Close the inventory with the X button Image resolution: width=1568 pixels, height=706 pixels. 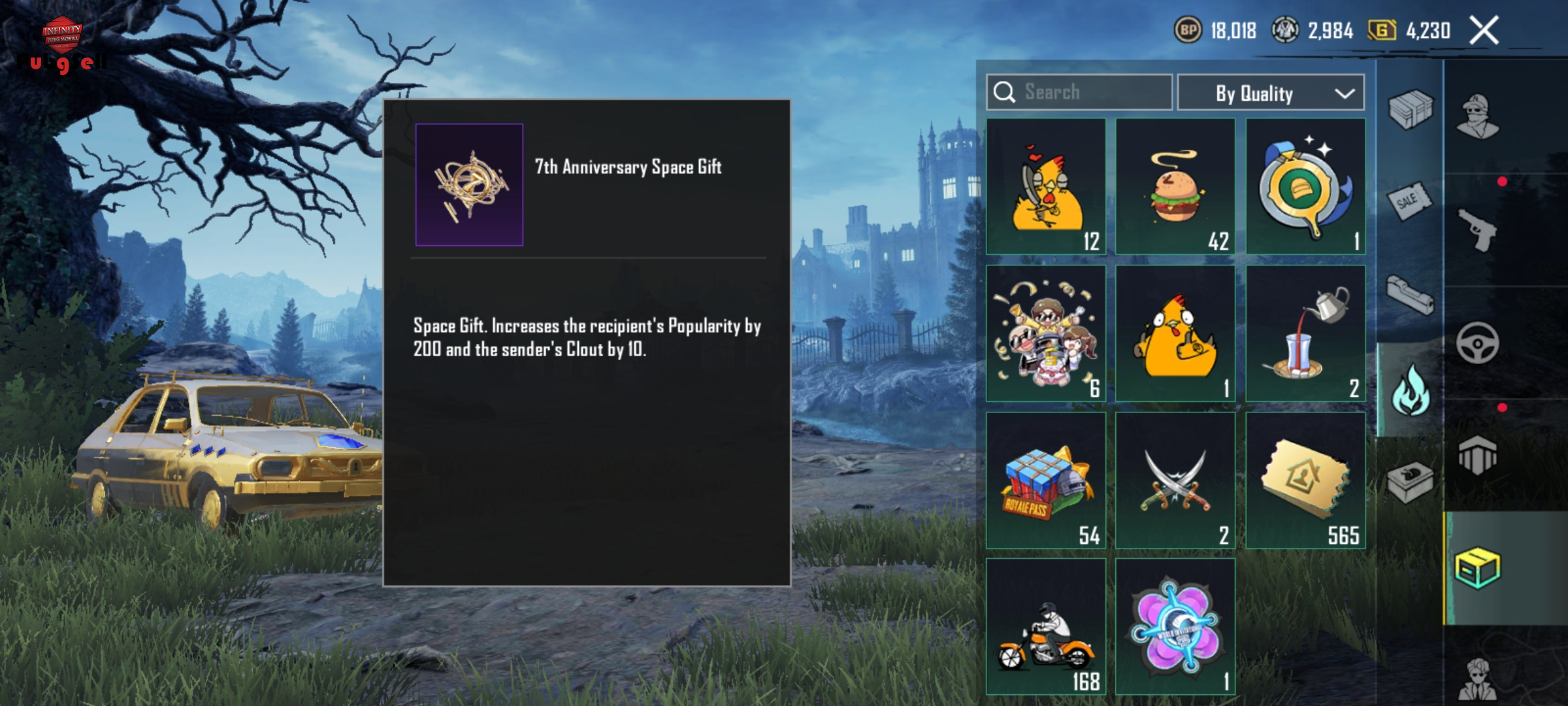(x=1484, y=31)
